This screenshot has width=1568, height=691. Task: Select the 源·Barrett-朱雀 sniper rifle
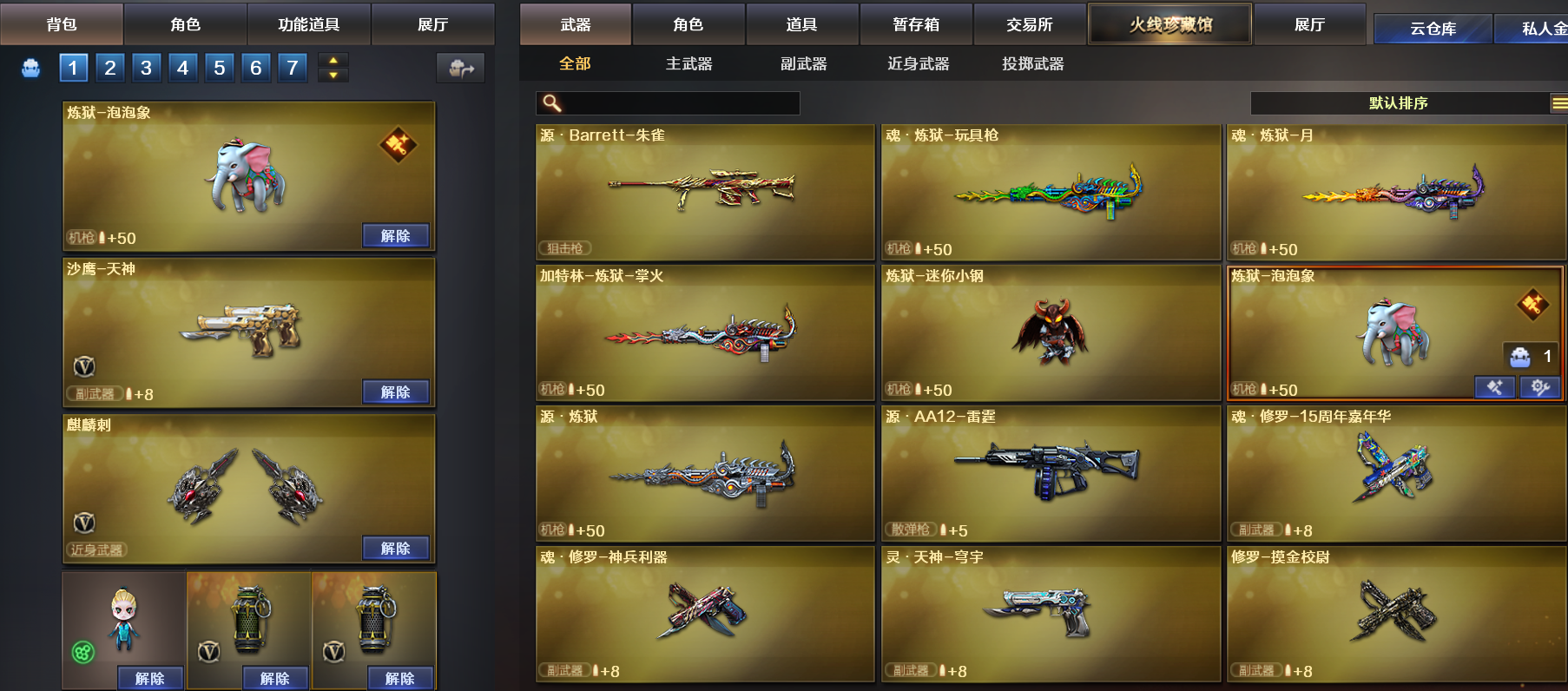[704, 192]
